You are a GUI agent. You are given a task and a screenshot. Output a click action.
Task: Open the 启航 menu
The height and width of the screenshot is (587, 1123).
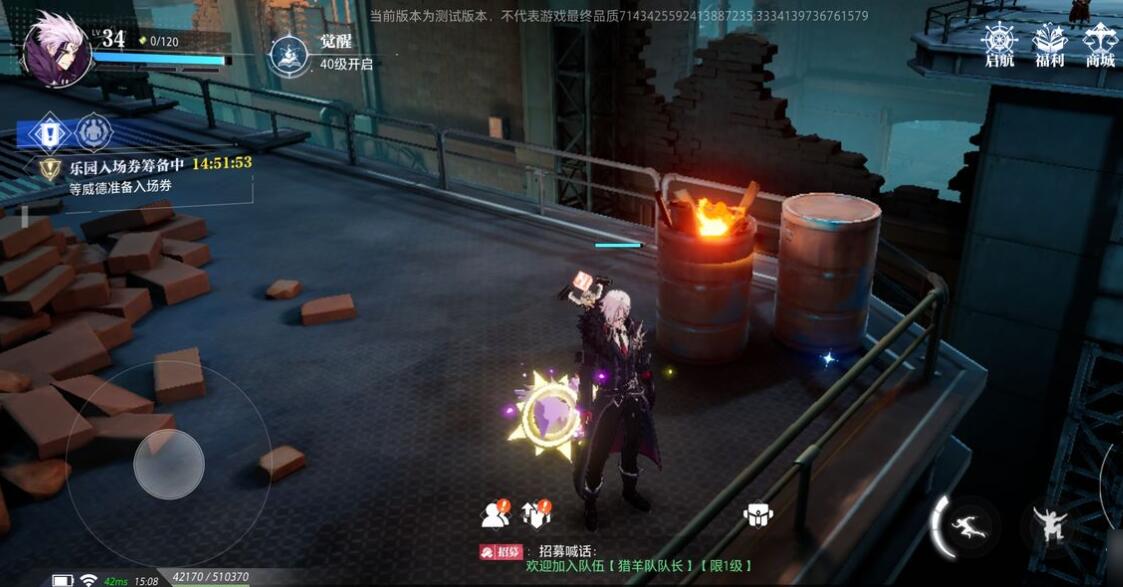(x=999, y=45)
